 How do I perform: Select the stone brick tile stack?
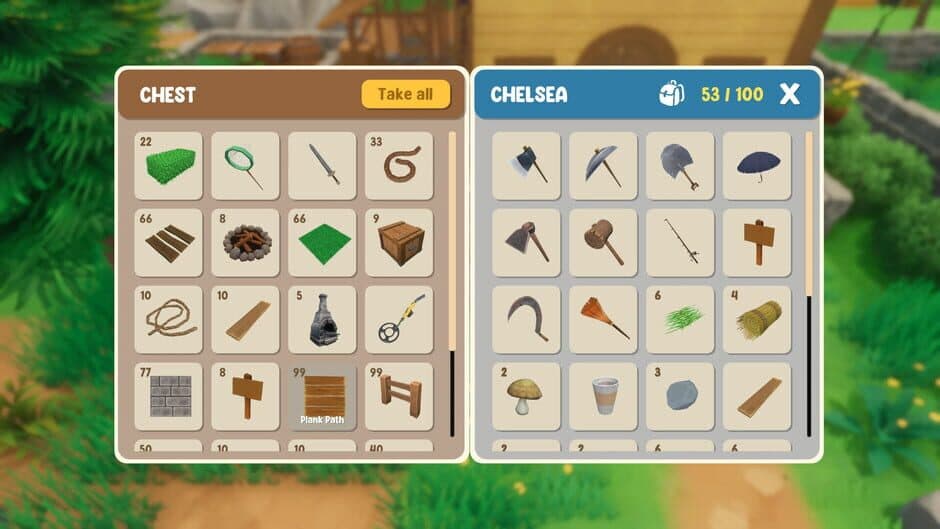(168, 397)
